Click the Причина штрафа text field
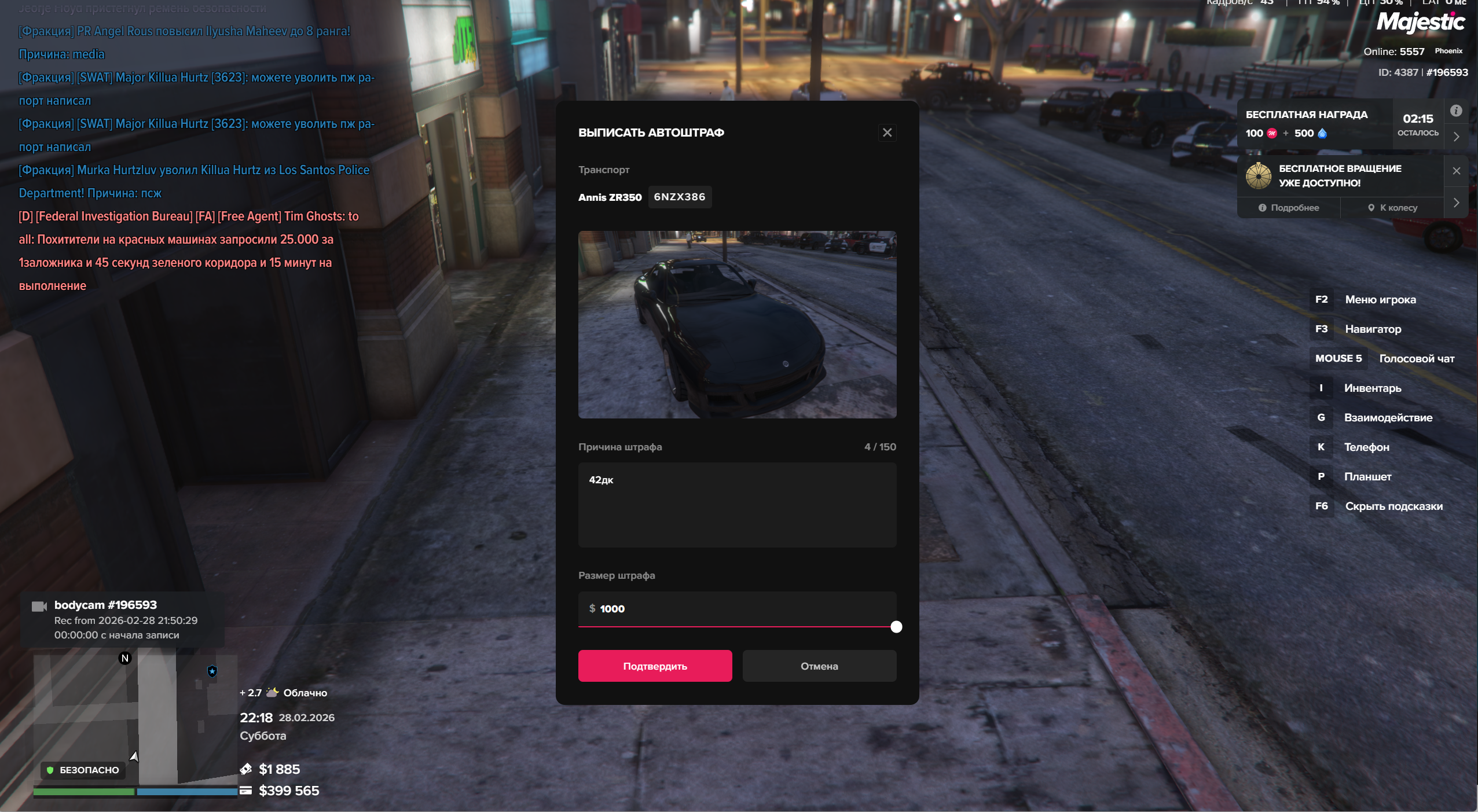This screenshot has width=1478, height=812. (x=736, y=504)
